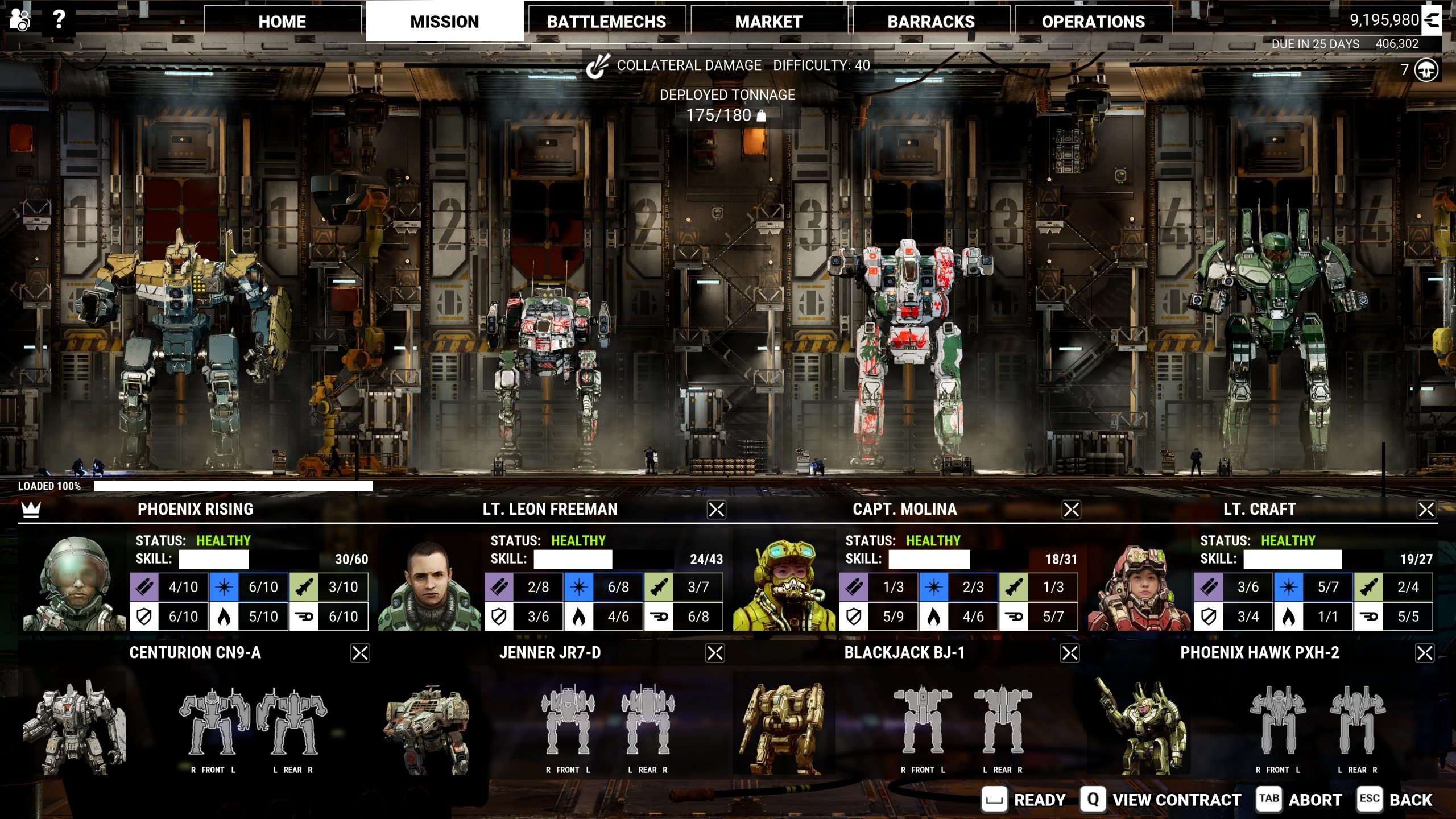Click the question mark help icon
1456x819 pixels.
tap(59, 20)
